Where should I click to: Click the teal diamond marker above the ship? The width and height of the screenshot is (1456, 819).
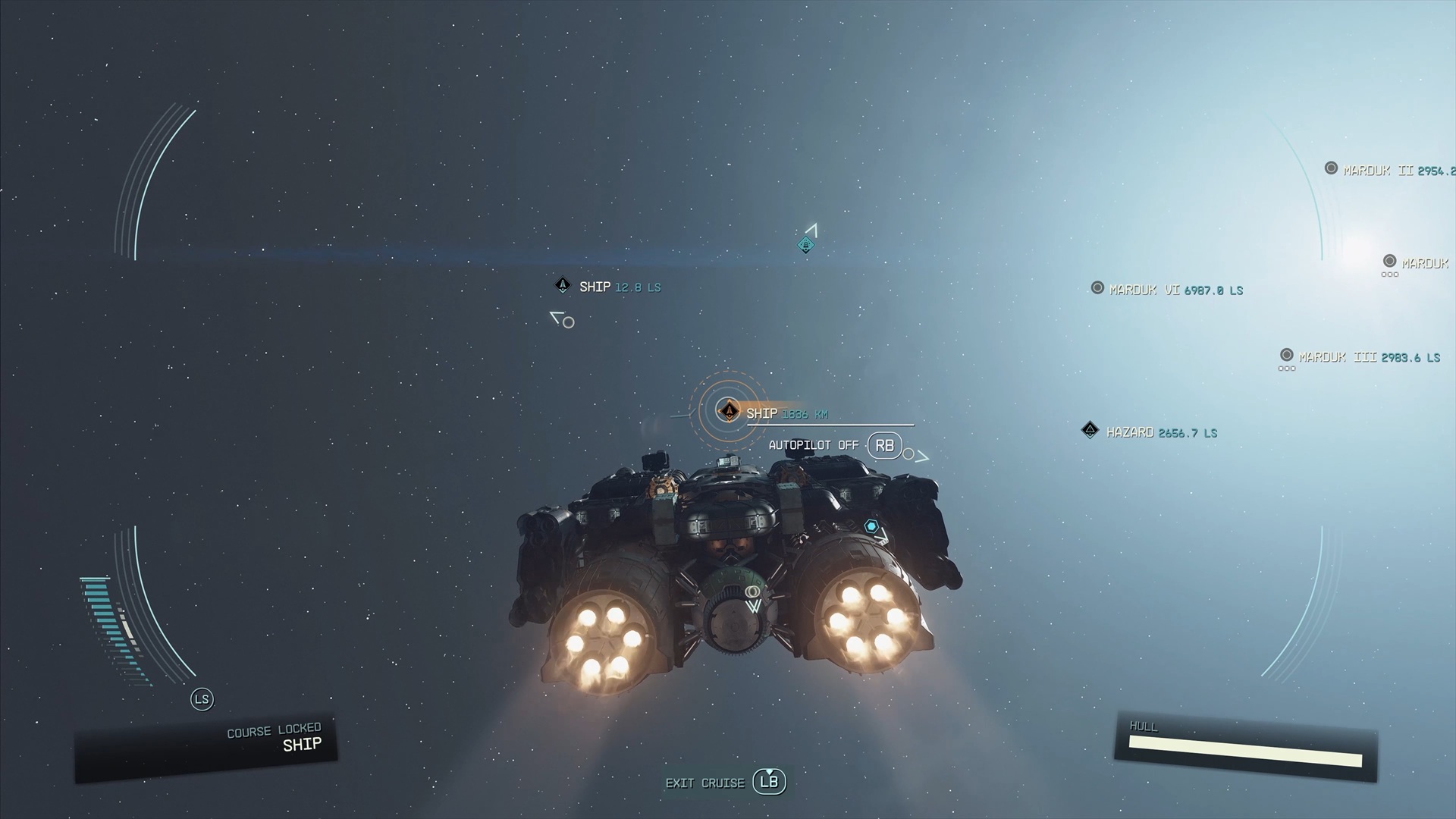point(805,244)
